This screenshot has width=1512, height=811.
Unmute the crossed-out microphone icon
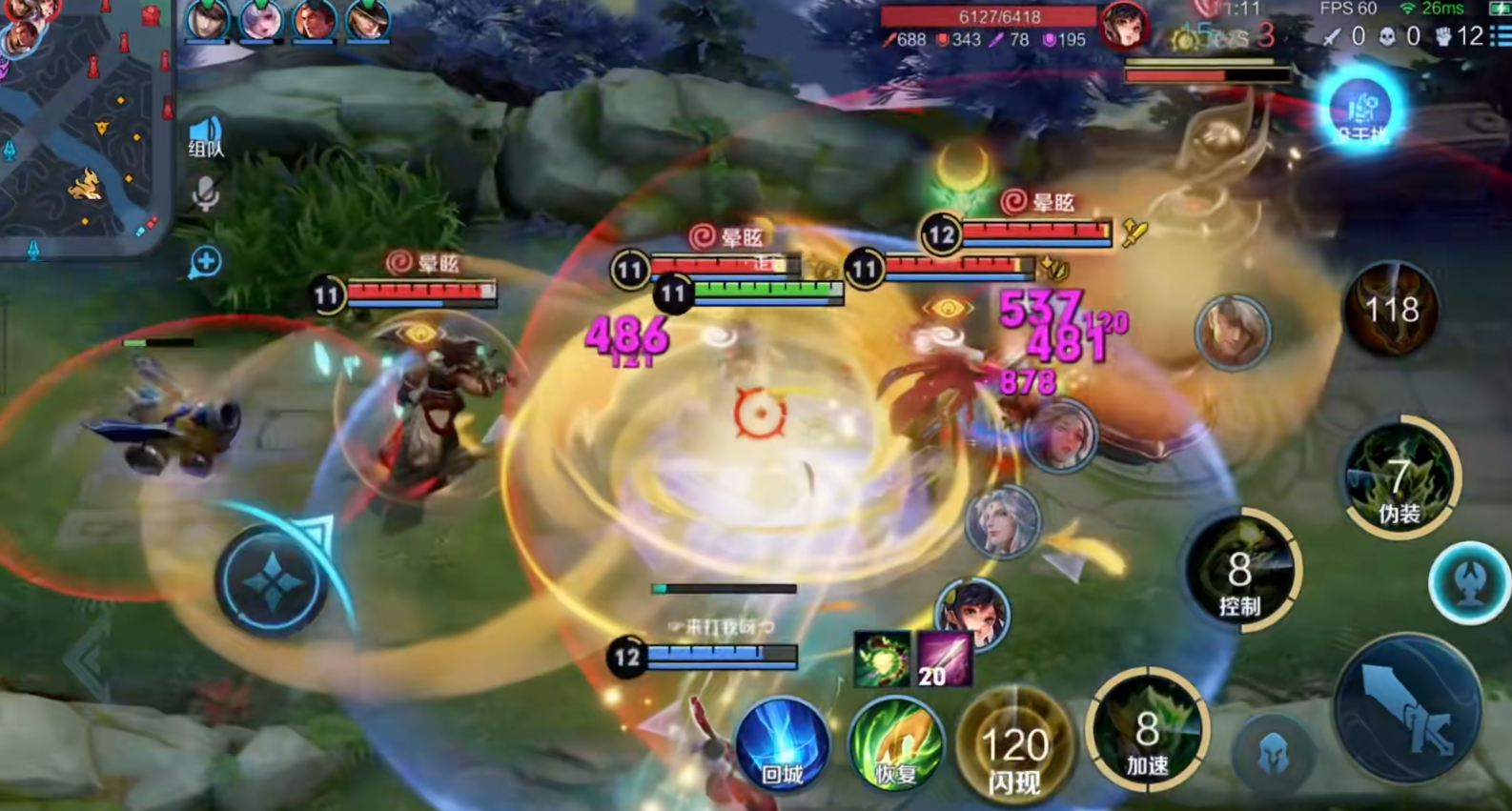coord(205,194)
